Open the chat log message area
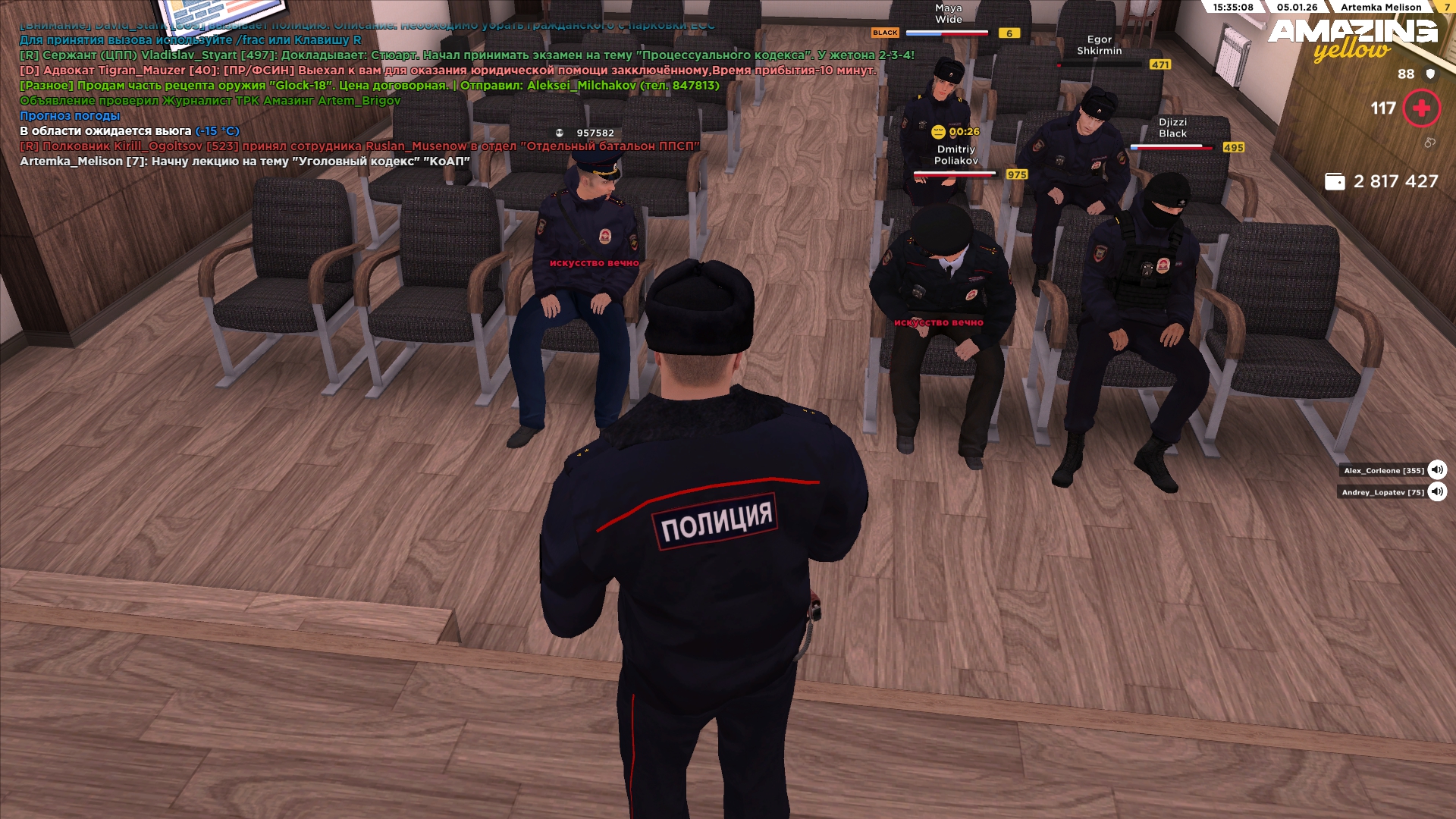1456x819 pixels. [379, 93]
